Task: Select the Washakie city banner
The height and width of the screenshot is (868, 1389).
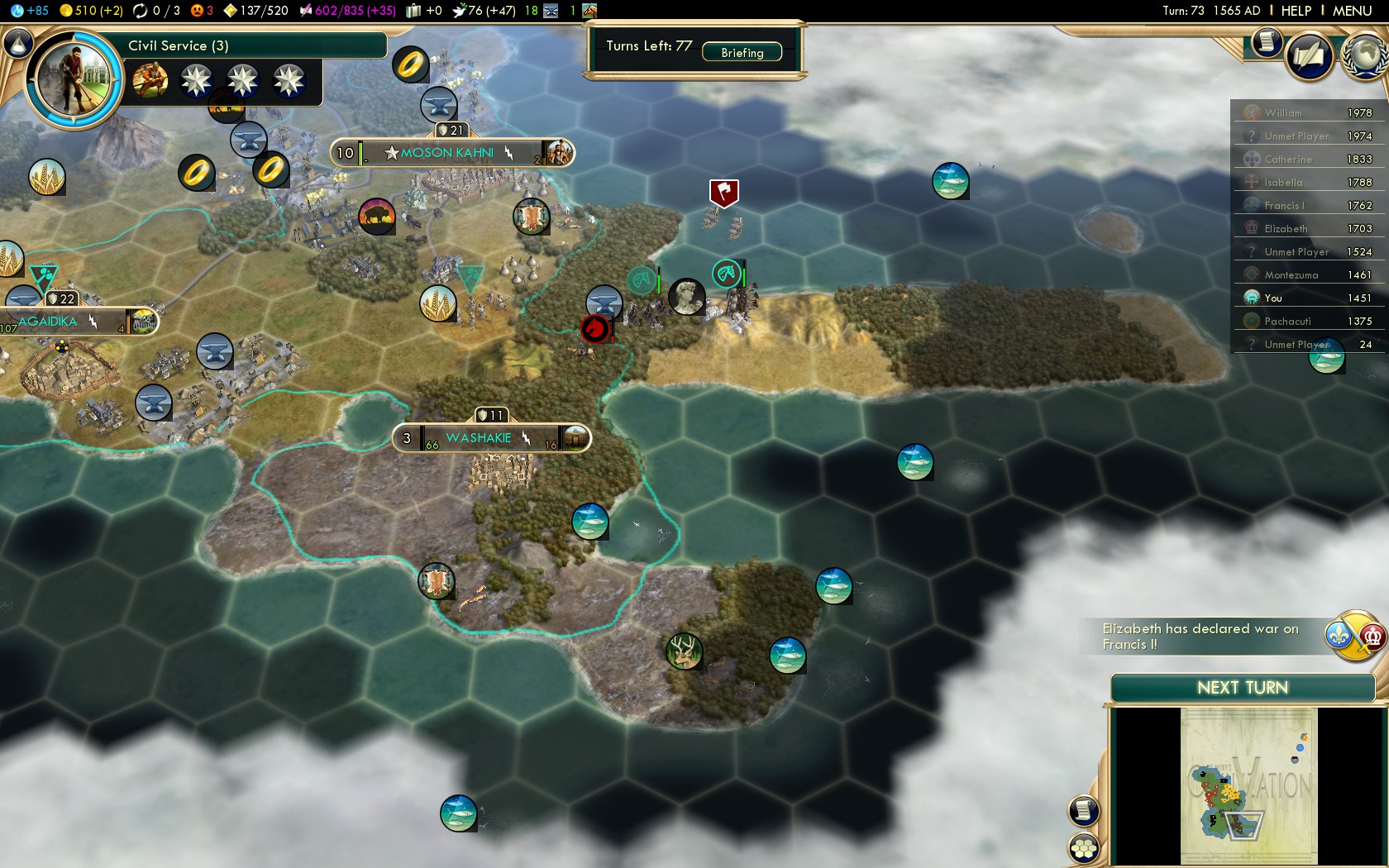Action: pos(479,438)
